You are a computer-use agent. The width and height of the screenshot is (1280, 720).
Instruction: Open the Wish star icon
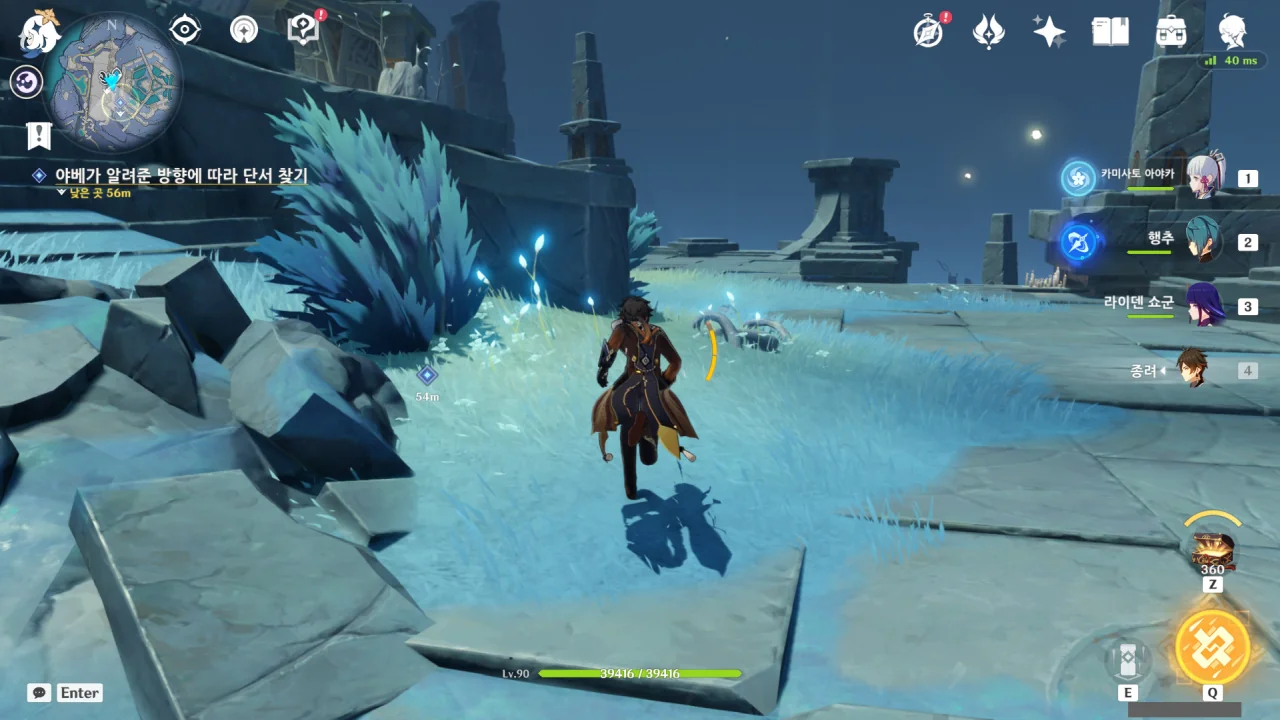[1049, 31]
